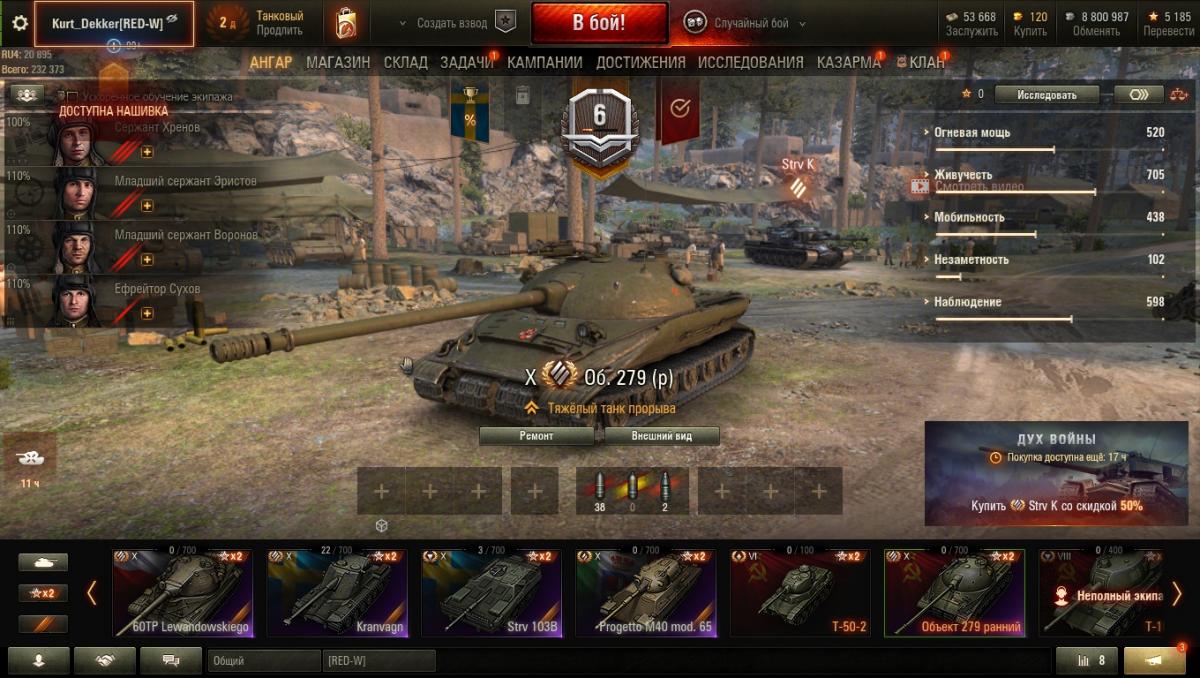Open the settings gear menu
Viewport: 1200px width, 678px height.
pyautogui.click(x=19, y=23)
